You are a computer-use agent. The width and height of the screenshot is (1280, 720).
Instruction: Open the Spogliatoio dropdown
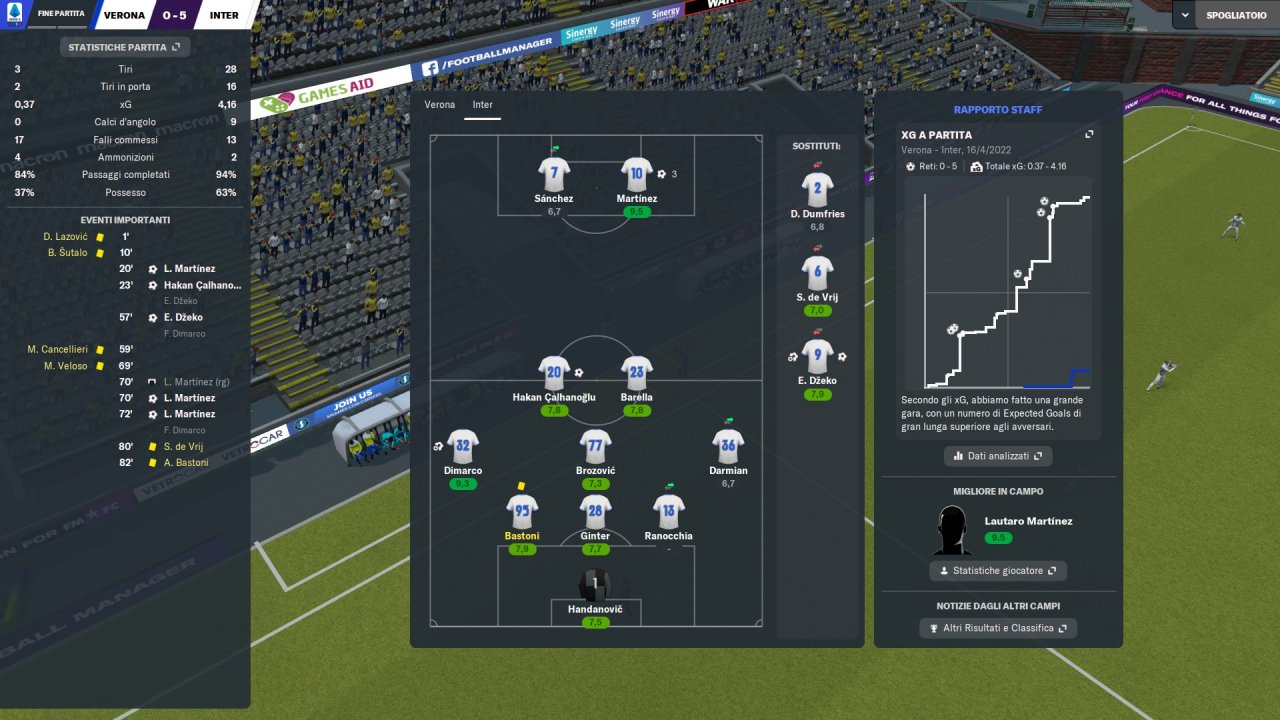pos(1225,16)
